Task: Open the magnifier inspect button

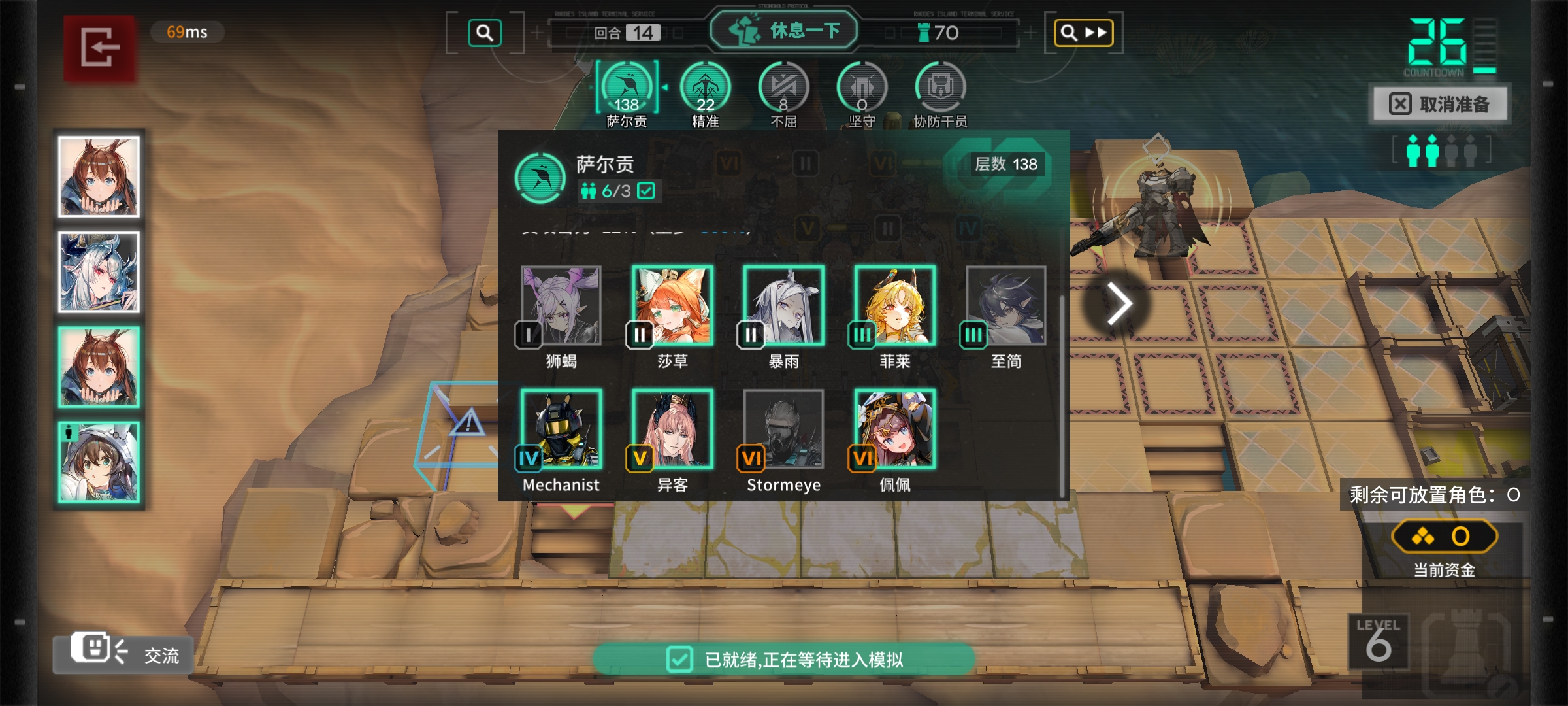Action: 485,33
